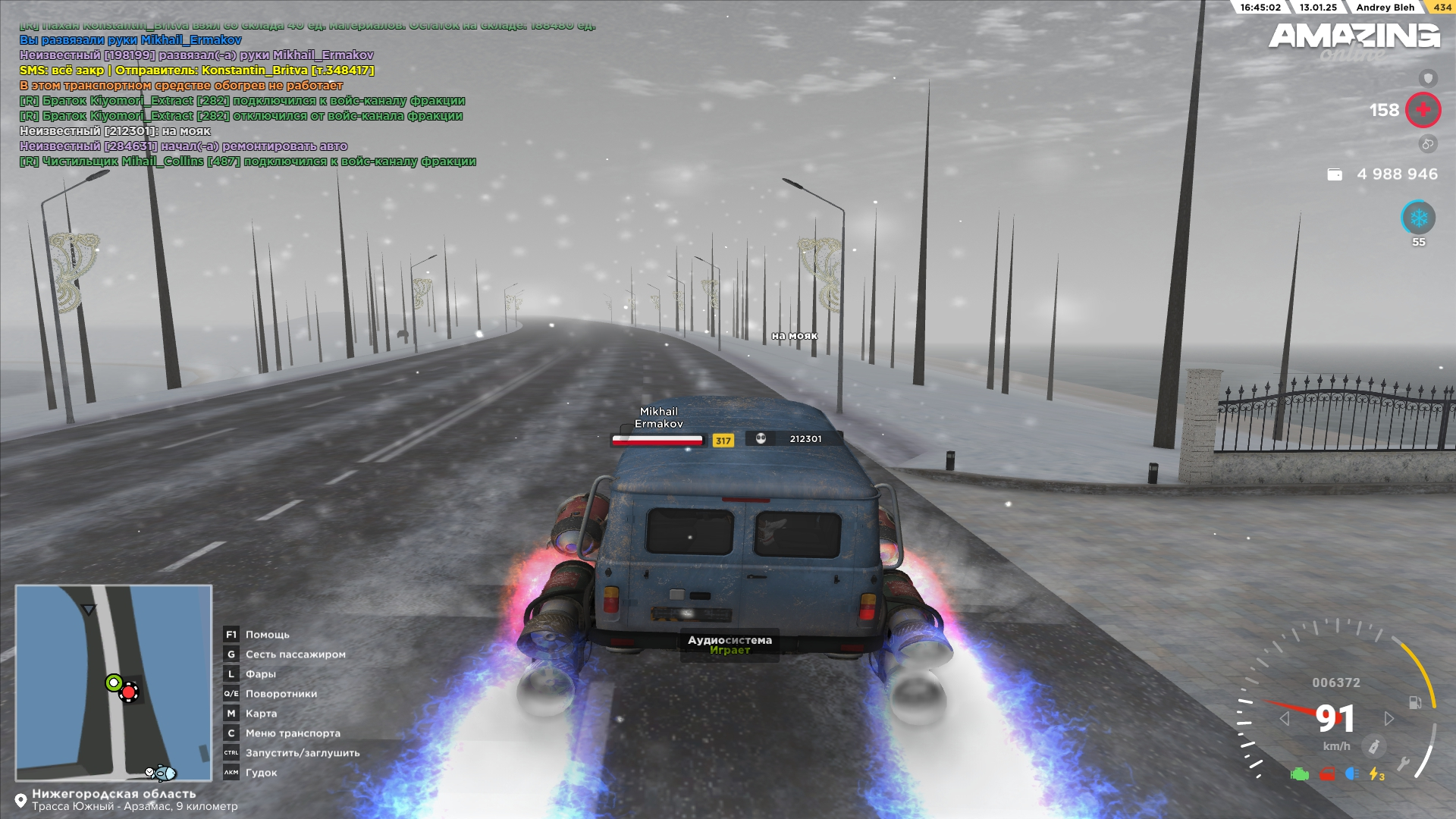Click the oil bottle icon on speedometer
The width and height of the screenshot is (1456, 819).
(1373, 746)
